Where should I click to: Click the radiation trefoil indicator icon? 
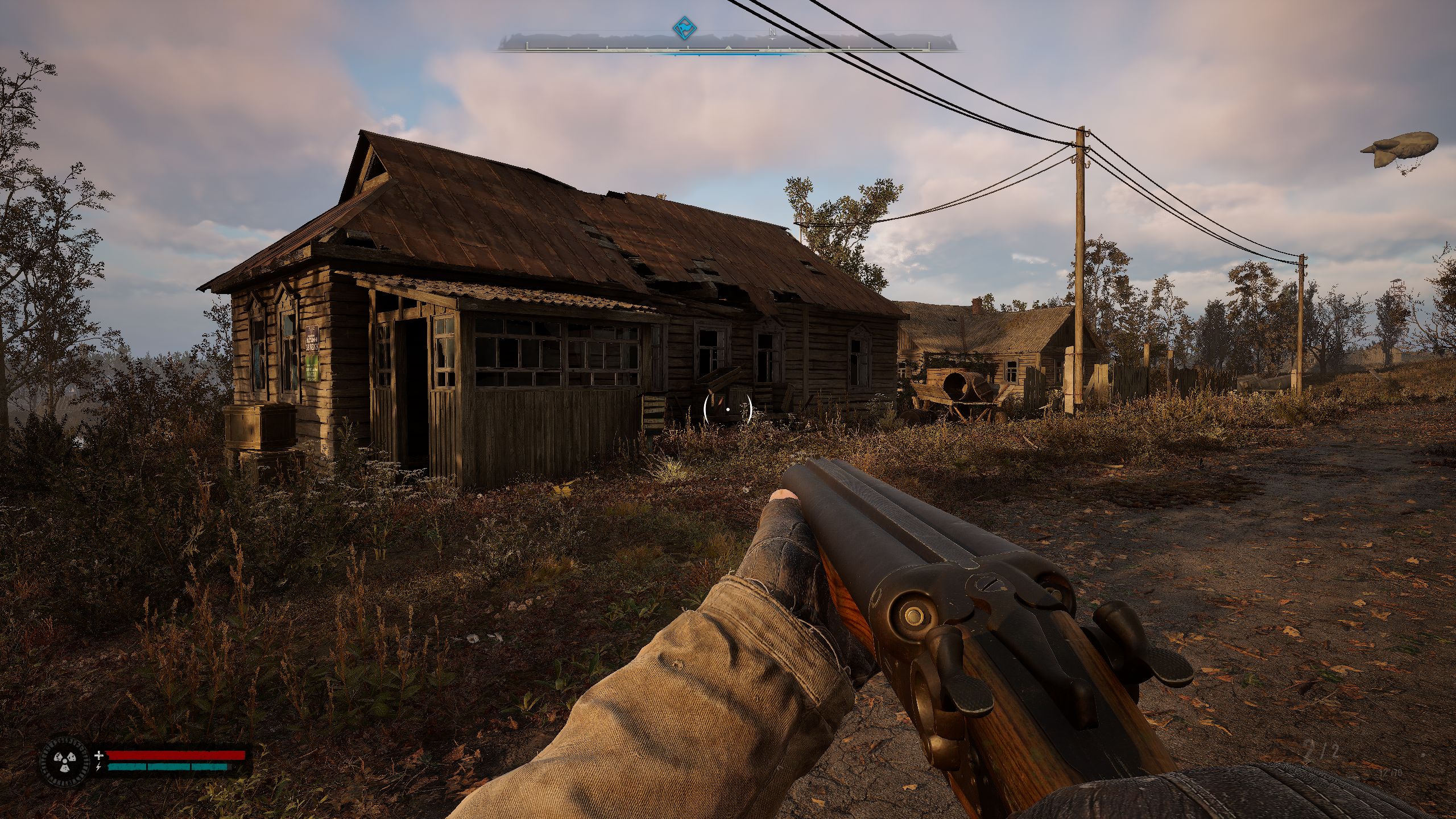click(64, 761)
